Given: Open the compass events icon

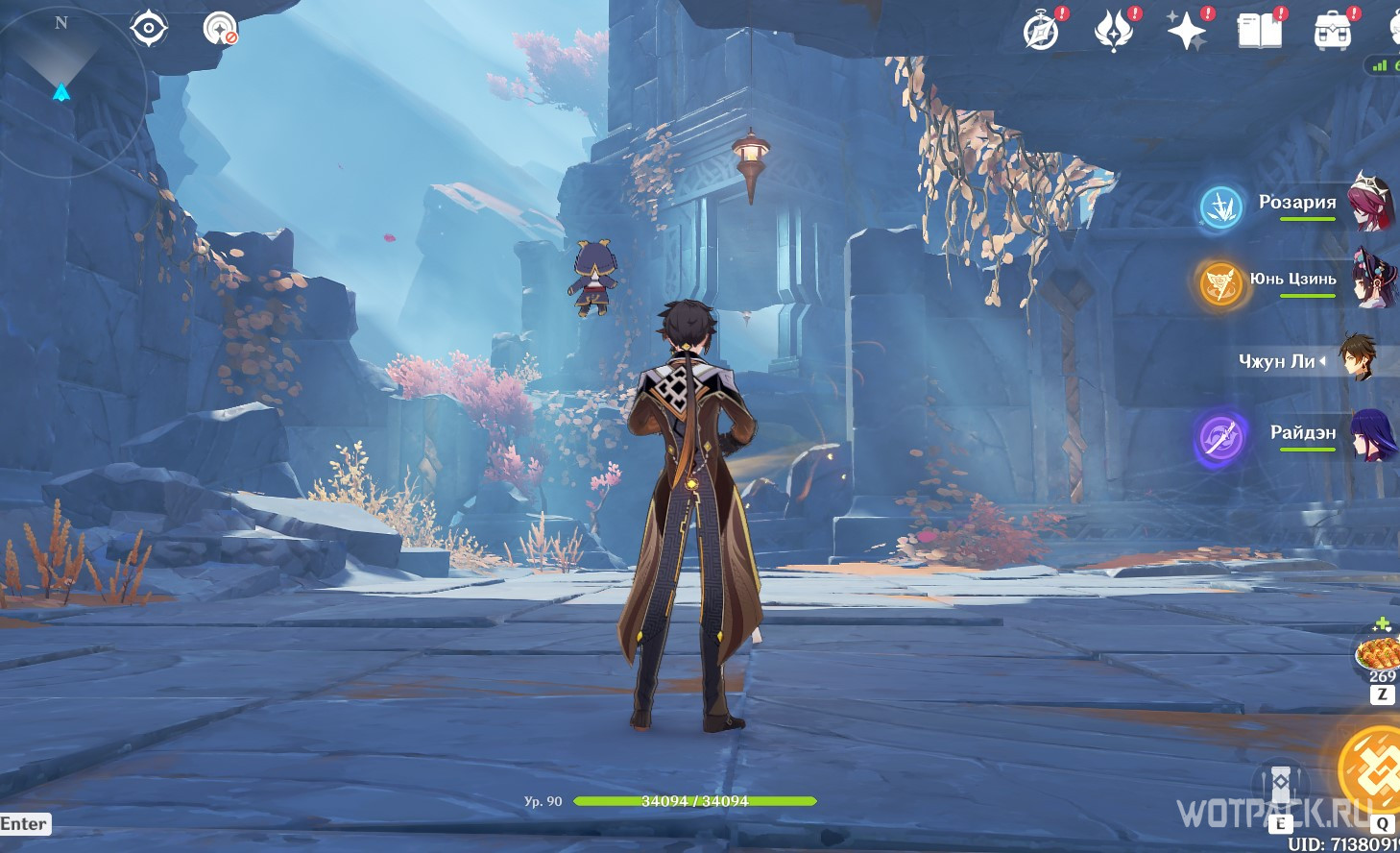Looking at the screenshot, I should tap(1041, 32).
